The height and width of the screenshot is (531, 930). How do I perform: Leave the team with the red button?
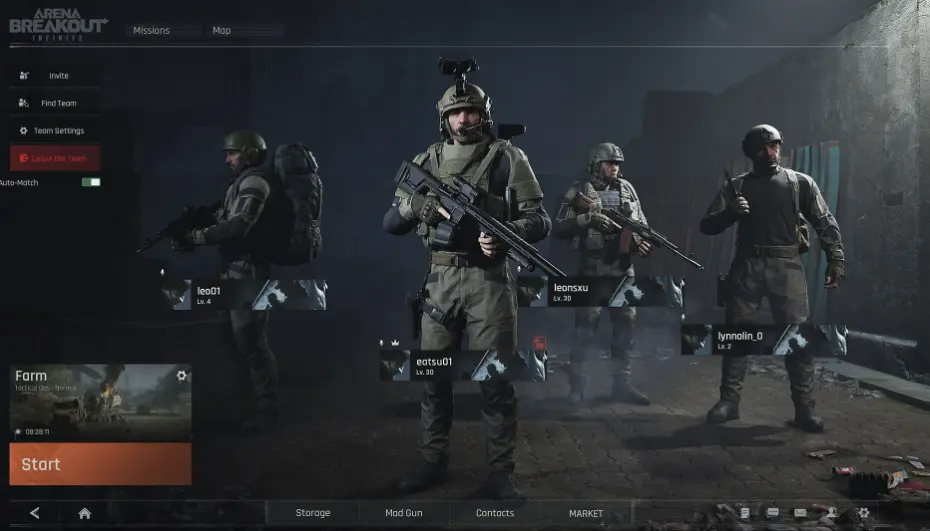(55, 158)
